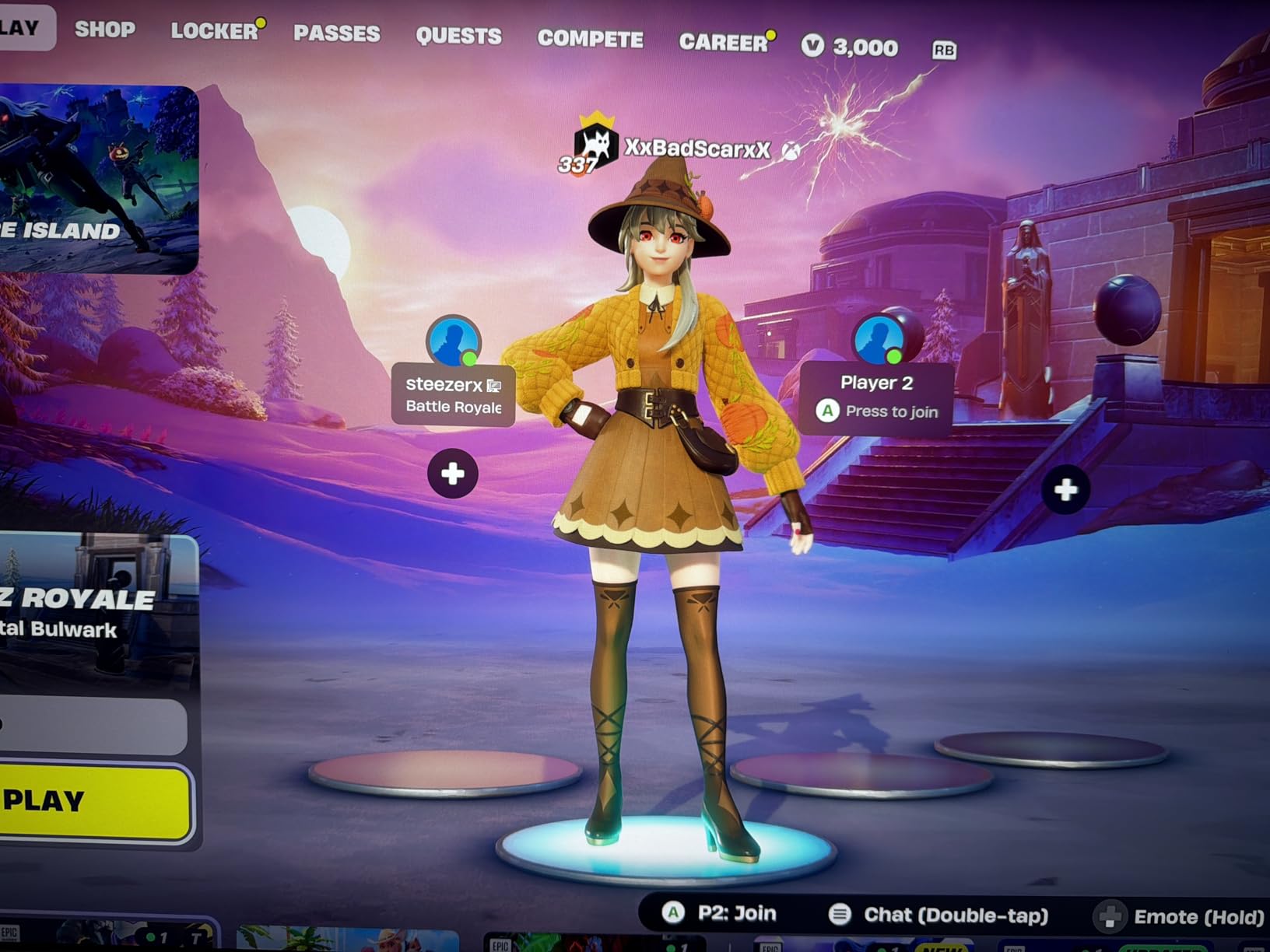Open the LOCKER tab
Viewport: 1270px width, 952px height.
tap(212, 31)
